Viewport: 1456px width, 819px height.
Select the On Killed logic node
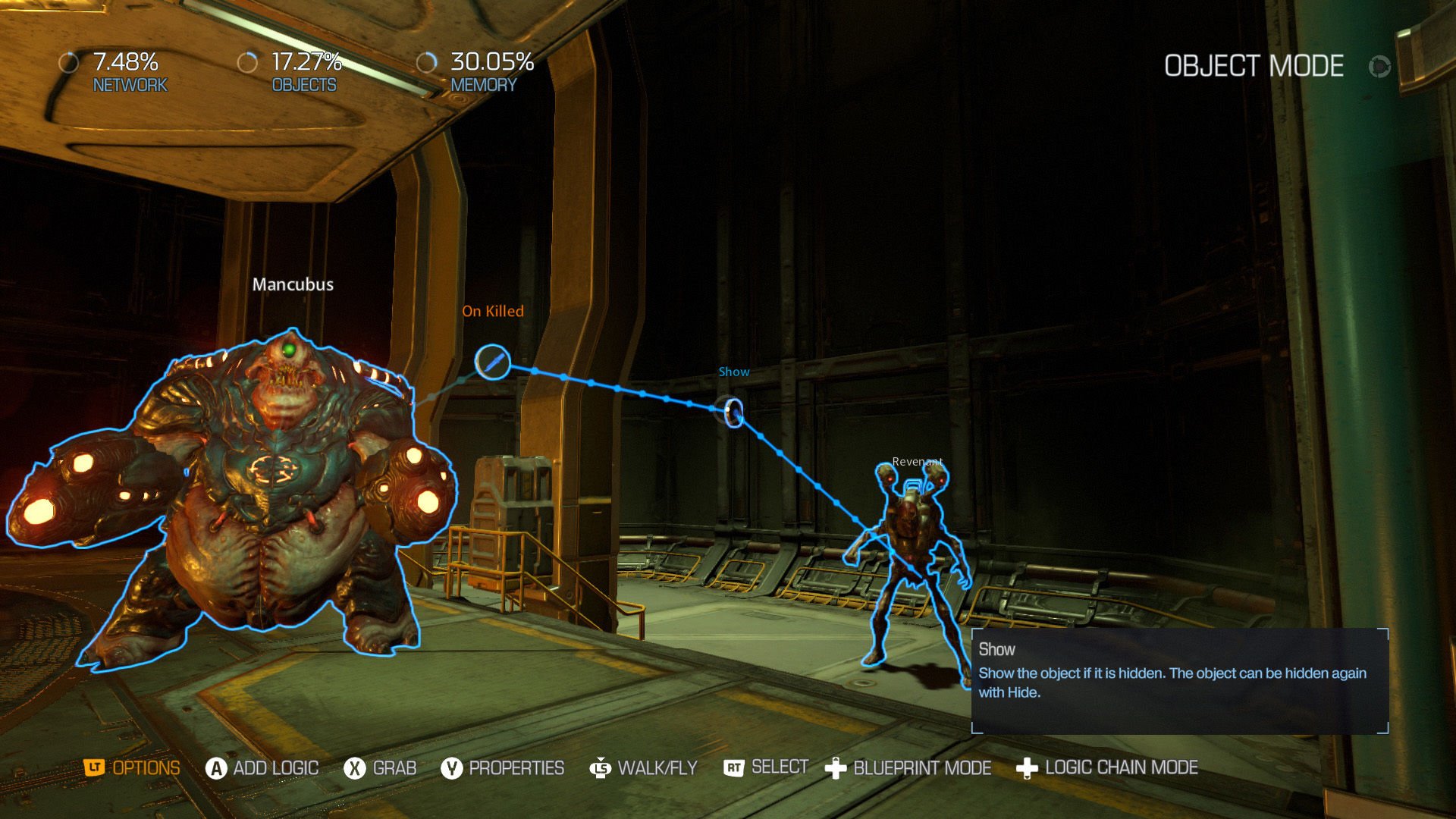tap(493, 362)
